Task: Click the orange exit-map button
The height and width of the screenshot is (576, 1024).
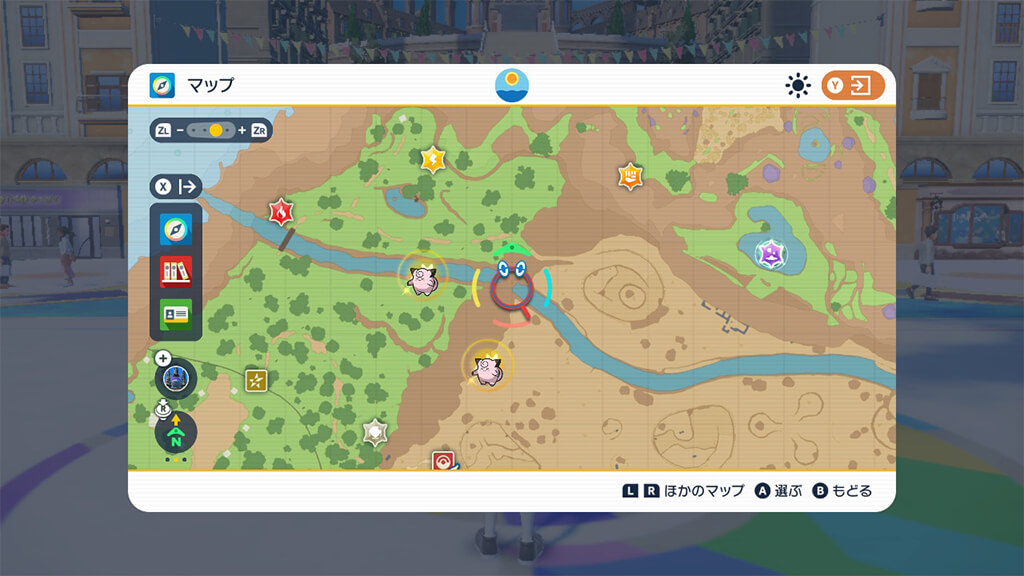Action: click(853, 85)
